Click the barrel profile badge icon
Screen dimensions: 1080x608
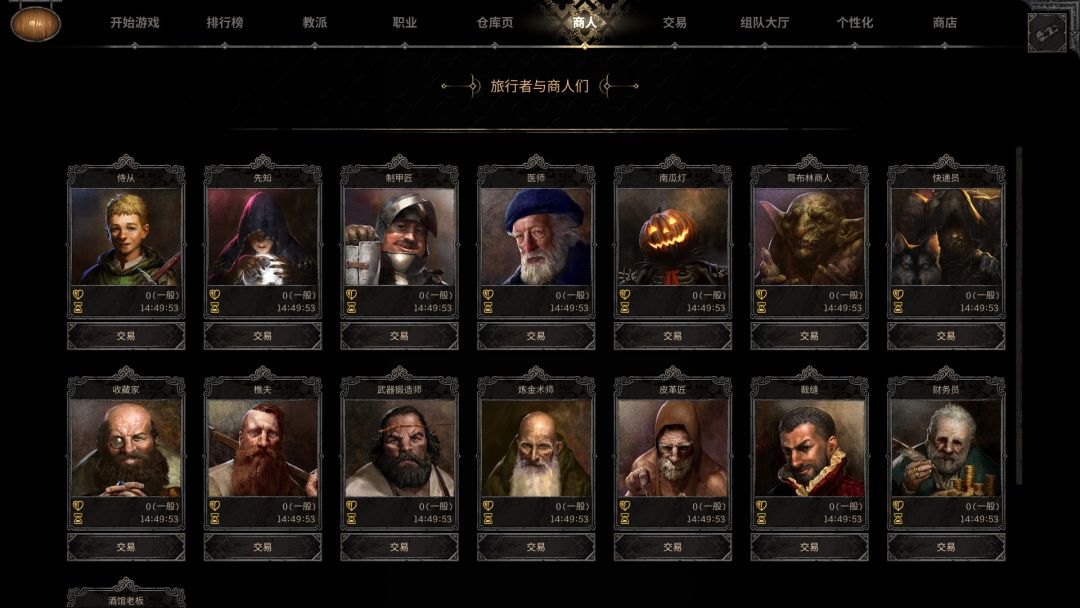click(36, 24)
